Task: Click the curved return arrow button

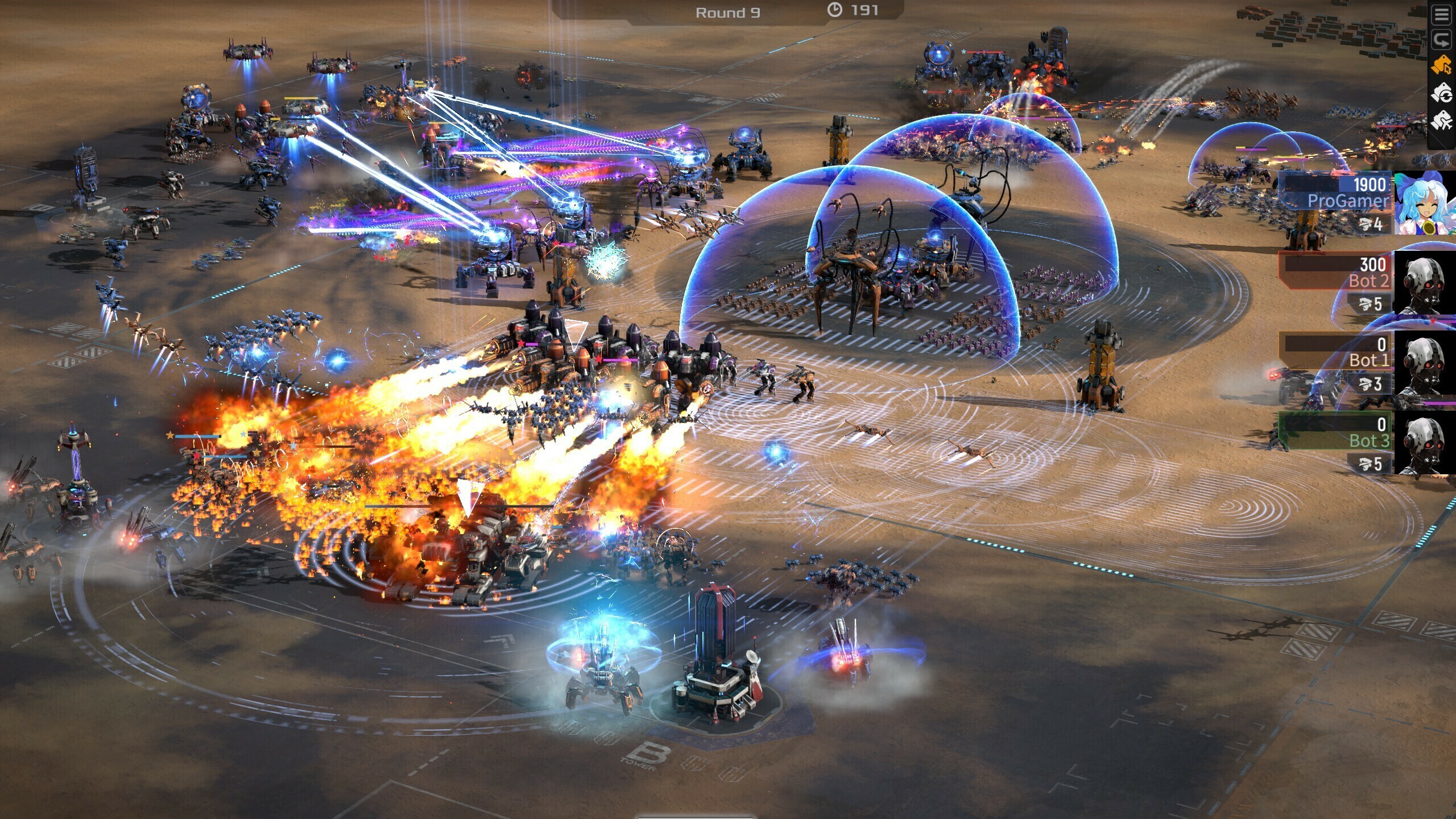Action: click(1441, 40)
